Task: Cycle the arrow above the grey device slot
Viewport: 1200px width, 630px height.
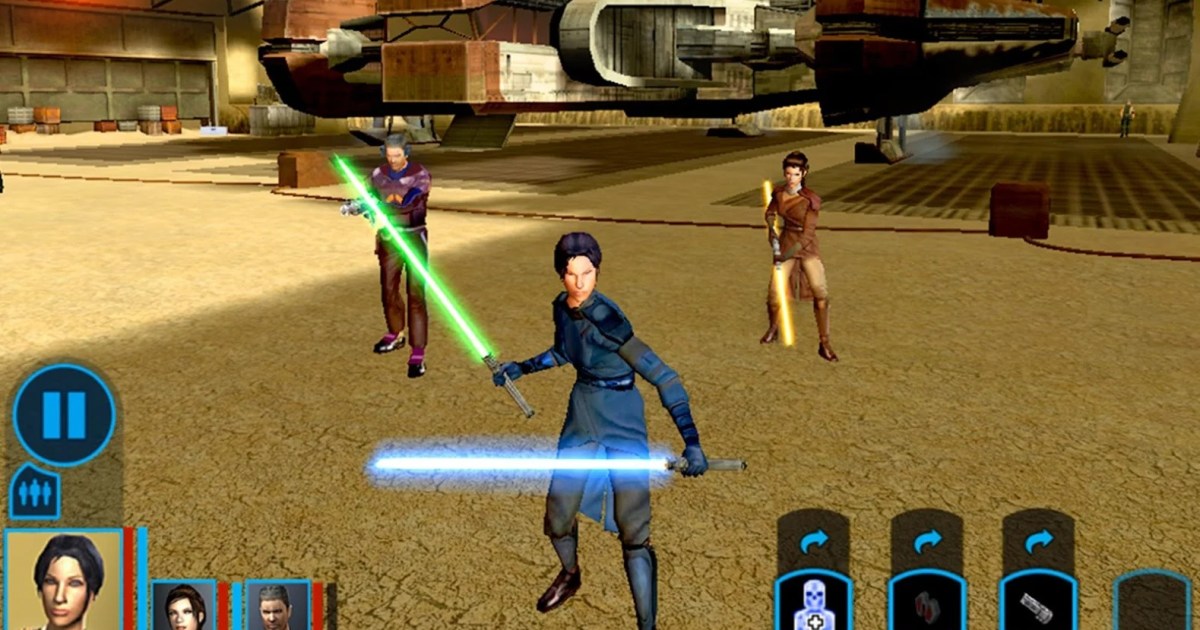Action: [1039, 541]
